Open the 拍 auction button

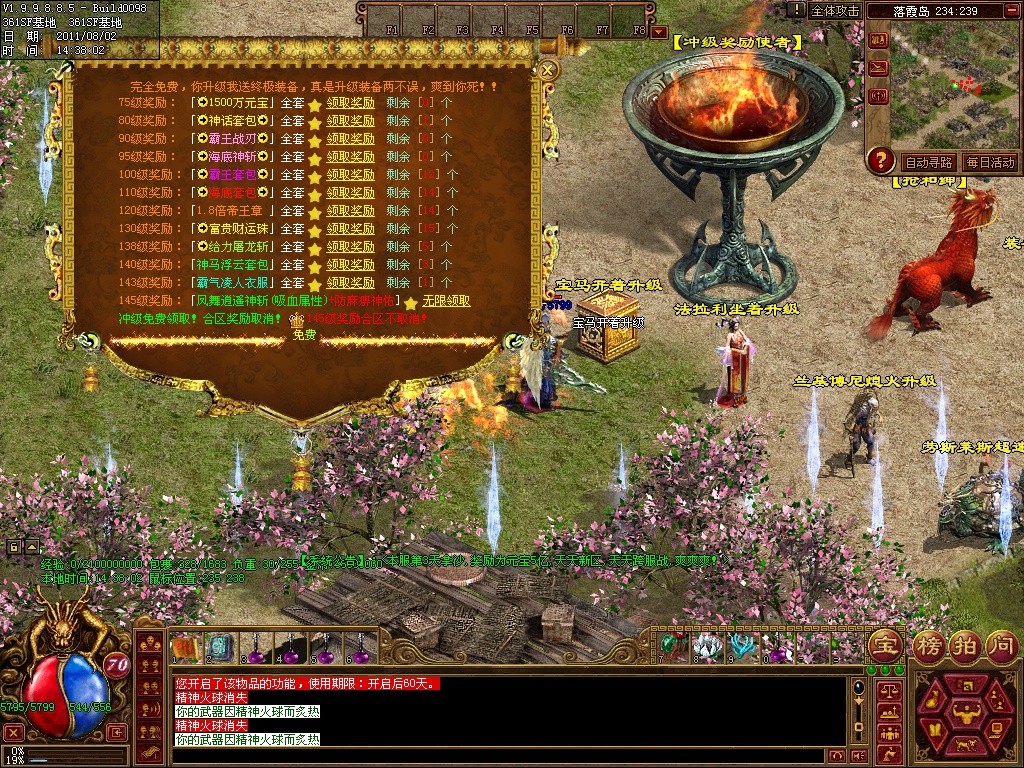[x=964, y=643]
